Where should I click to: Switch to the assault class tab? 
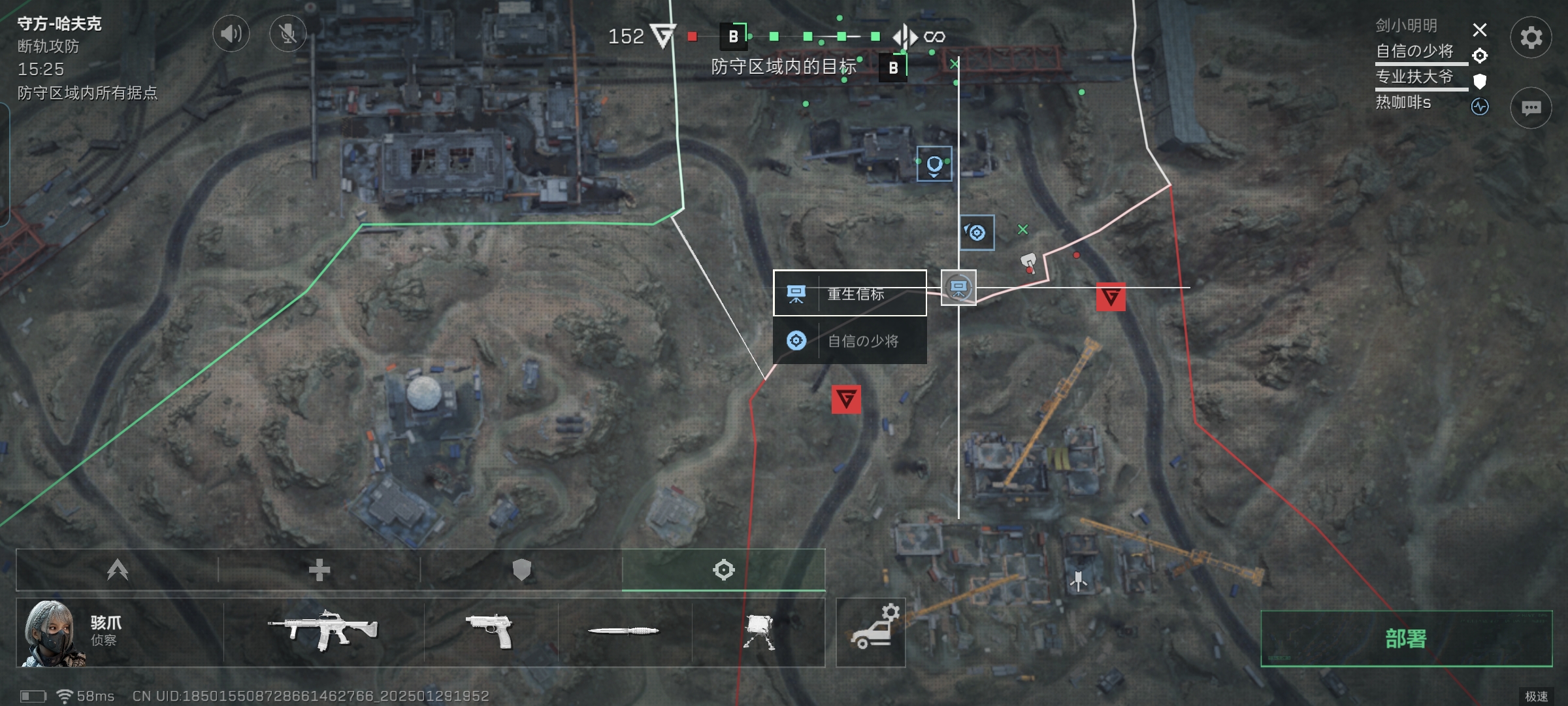[x=118, y=570]
